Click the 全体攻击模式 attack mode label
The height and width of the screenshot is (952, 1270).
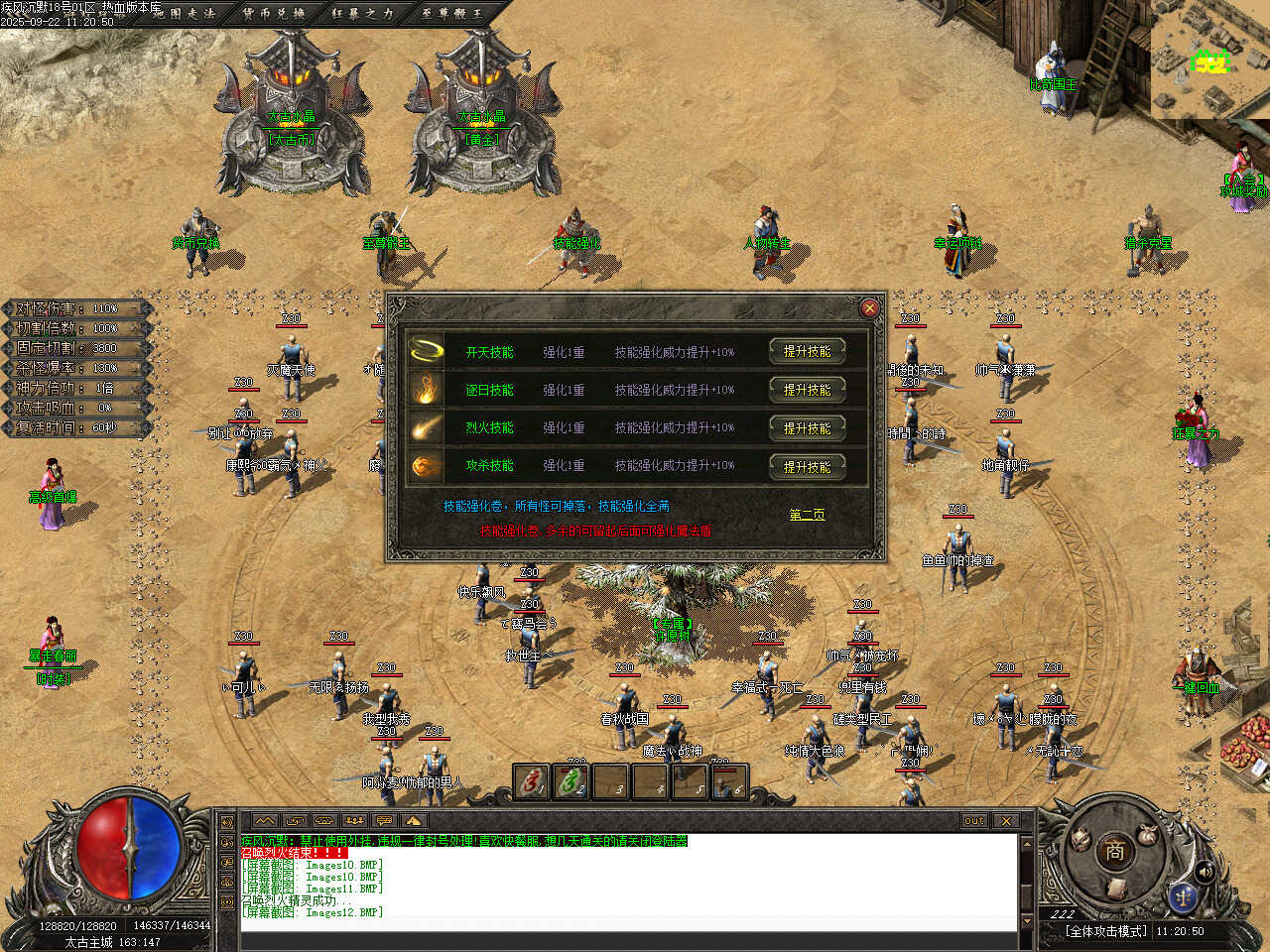pos(1105,931)
